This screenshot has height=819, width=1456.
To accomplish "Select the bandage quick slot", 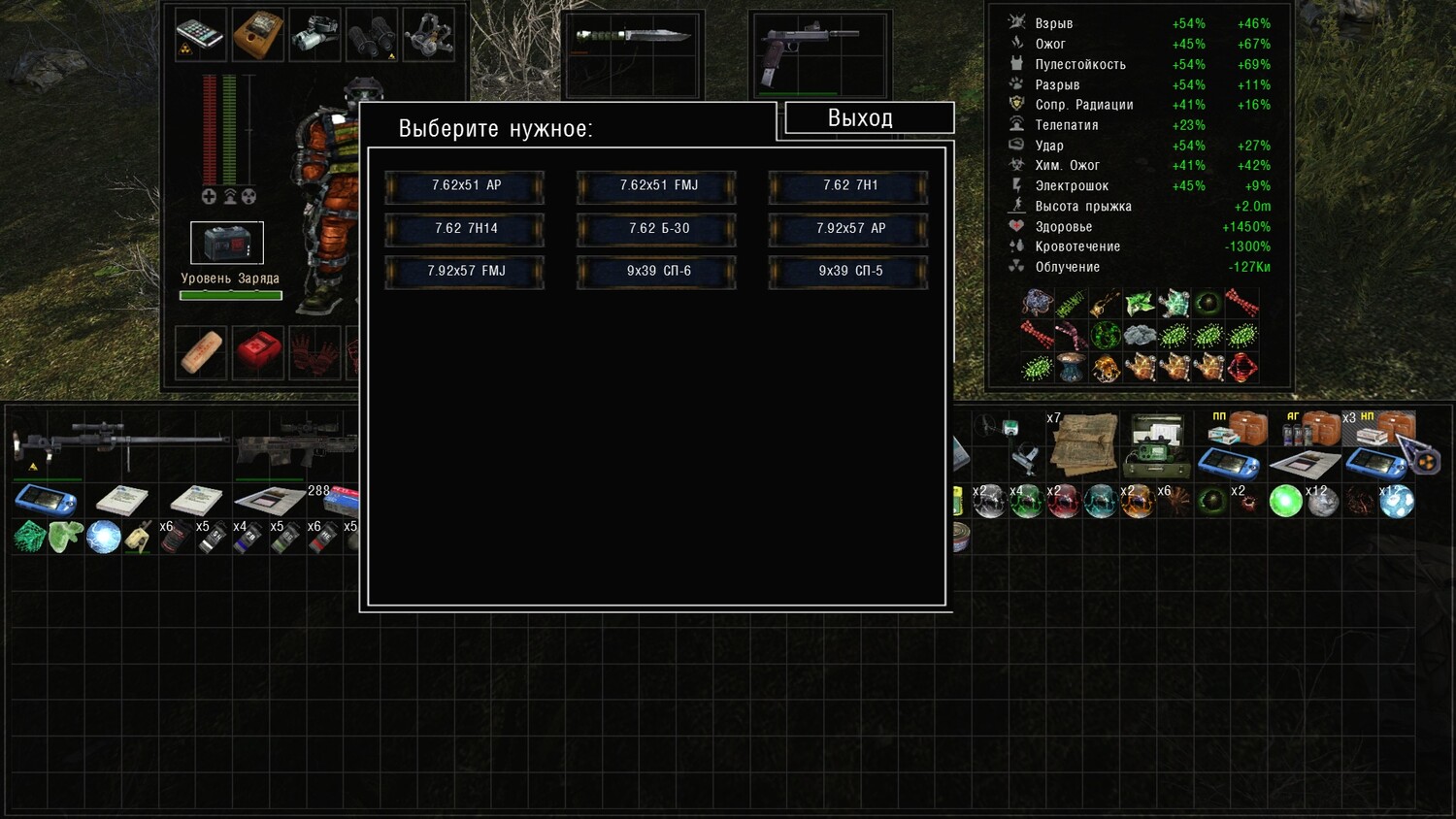I will (201, 351).
